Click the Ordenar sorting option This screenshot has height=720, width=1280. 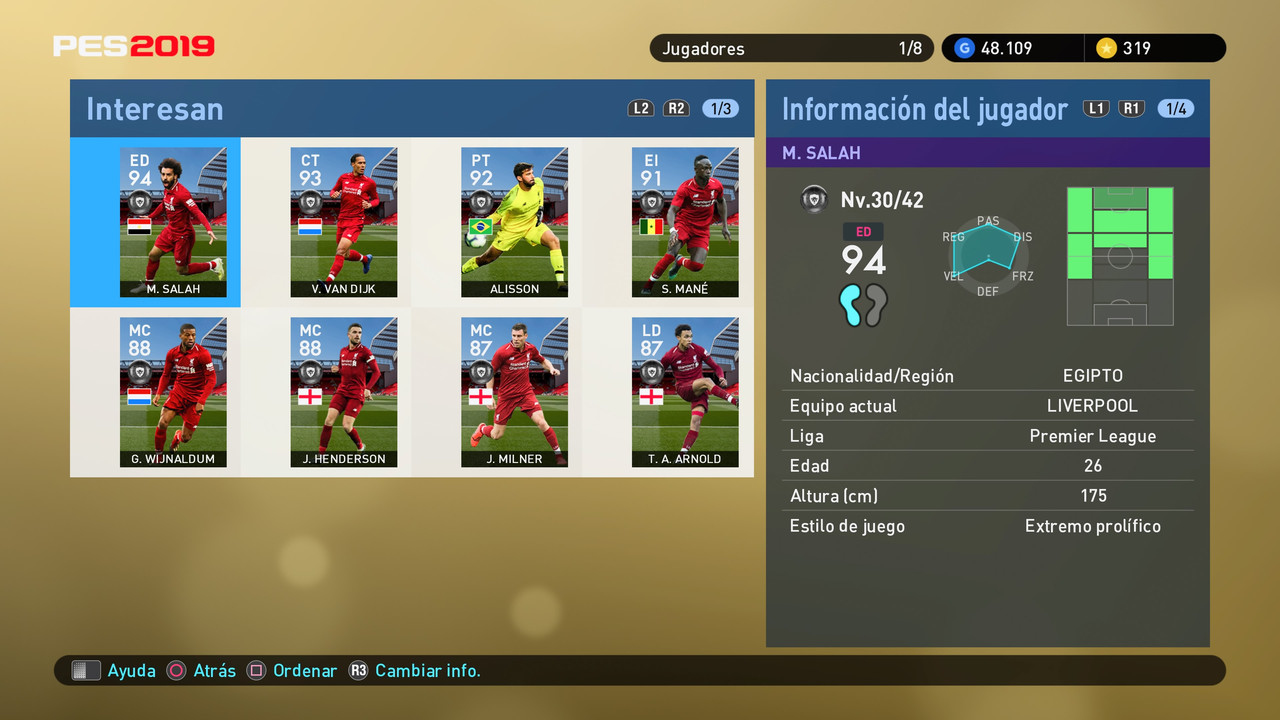click(305, 671)
